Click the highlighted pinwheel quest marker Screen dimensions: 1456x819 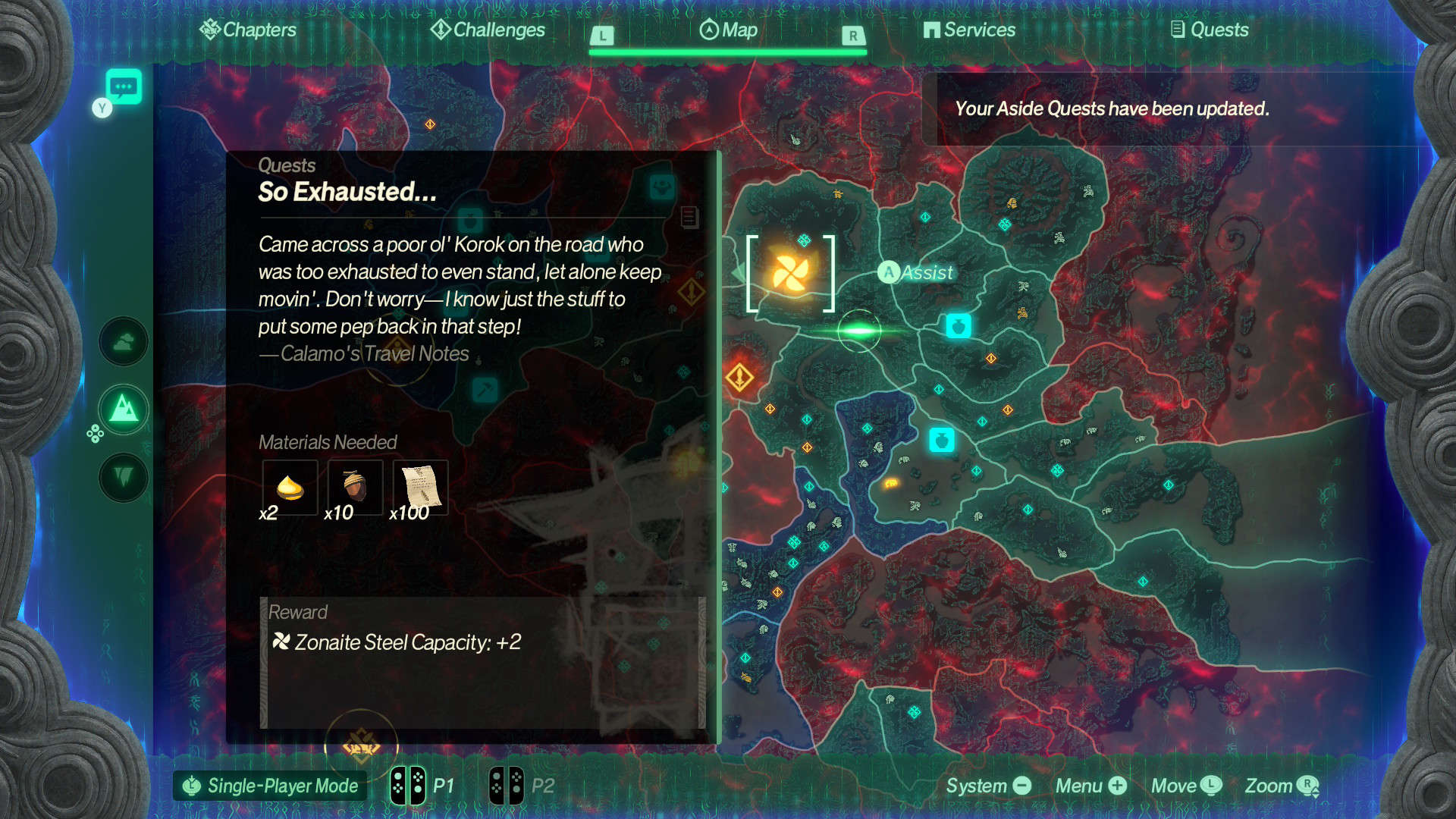point(790,273)
